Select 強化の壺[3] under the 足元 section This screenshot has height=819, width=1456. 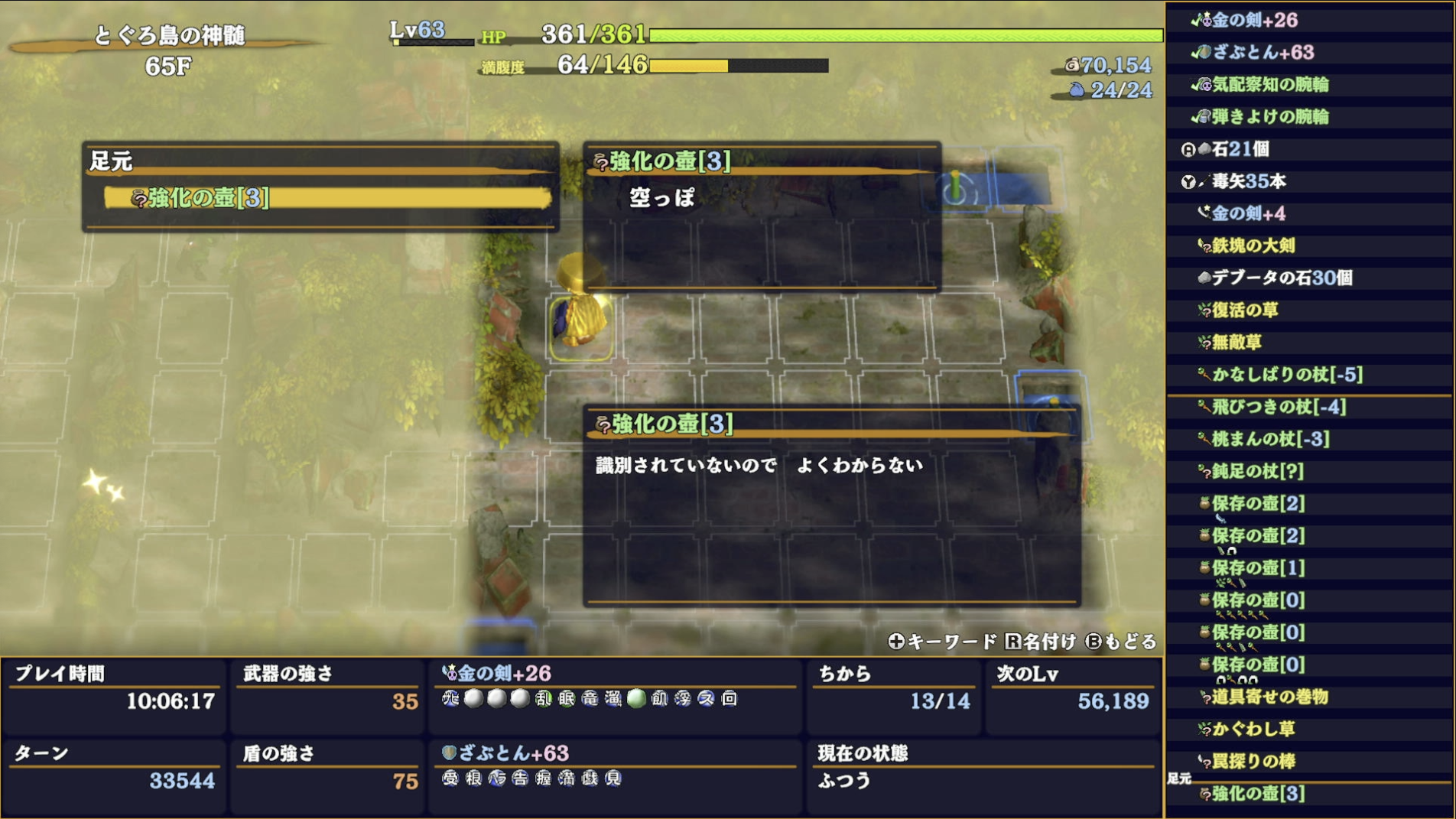[x=199, y=200]
